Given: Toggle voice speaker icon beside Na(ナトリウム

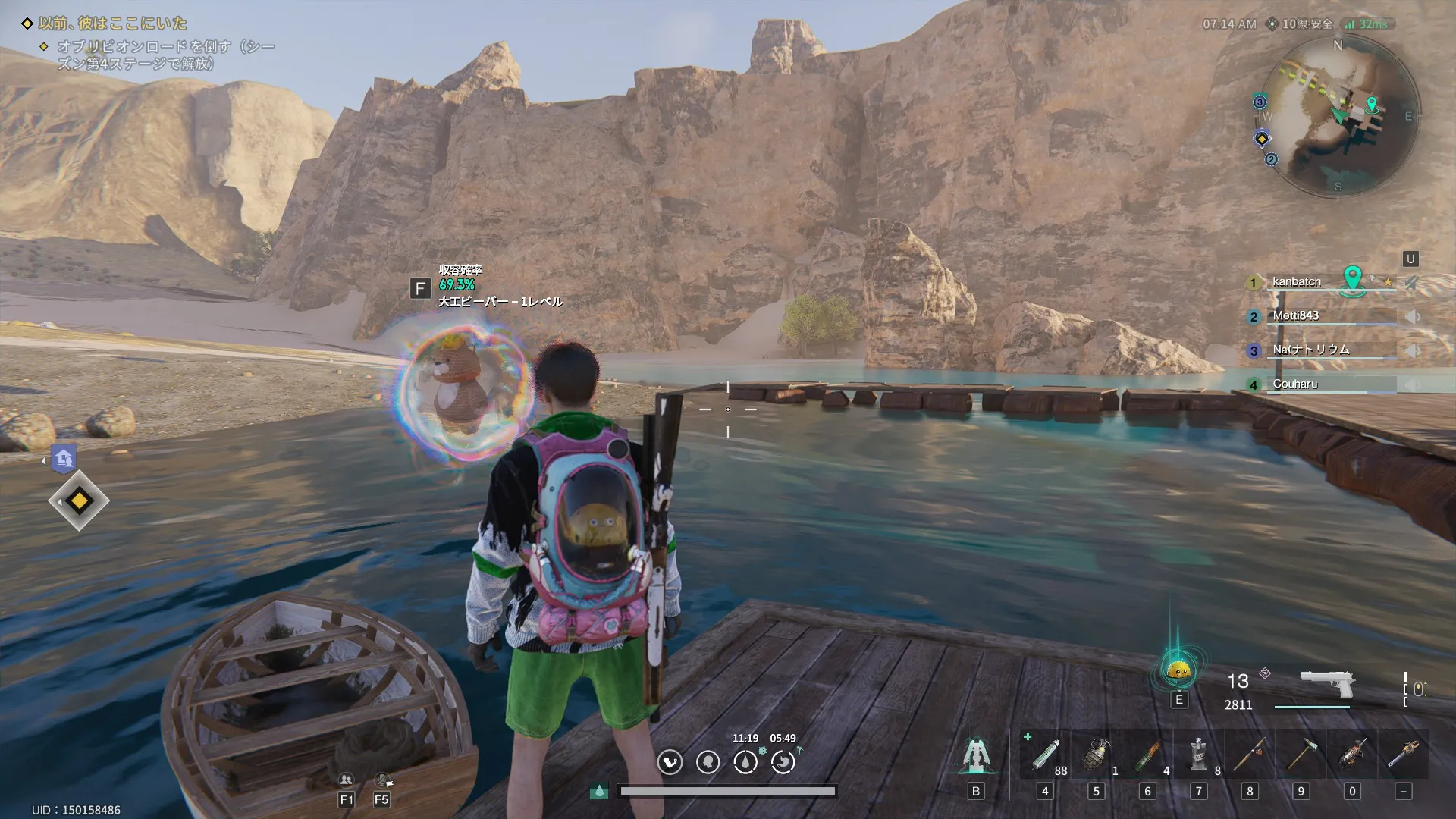Looking at the screenshot, I should click(1412, 351).
